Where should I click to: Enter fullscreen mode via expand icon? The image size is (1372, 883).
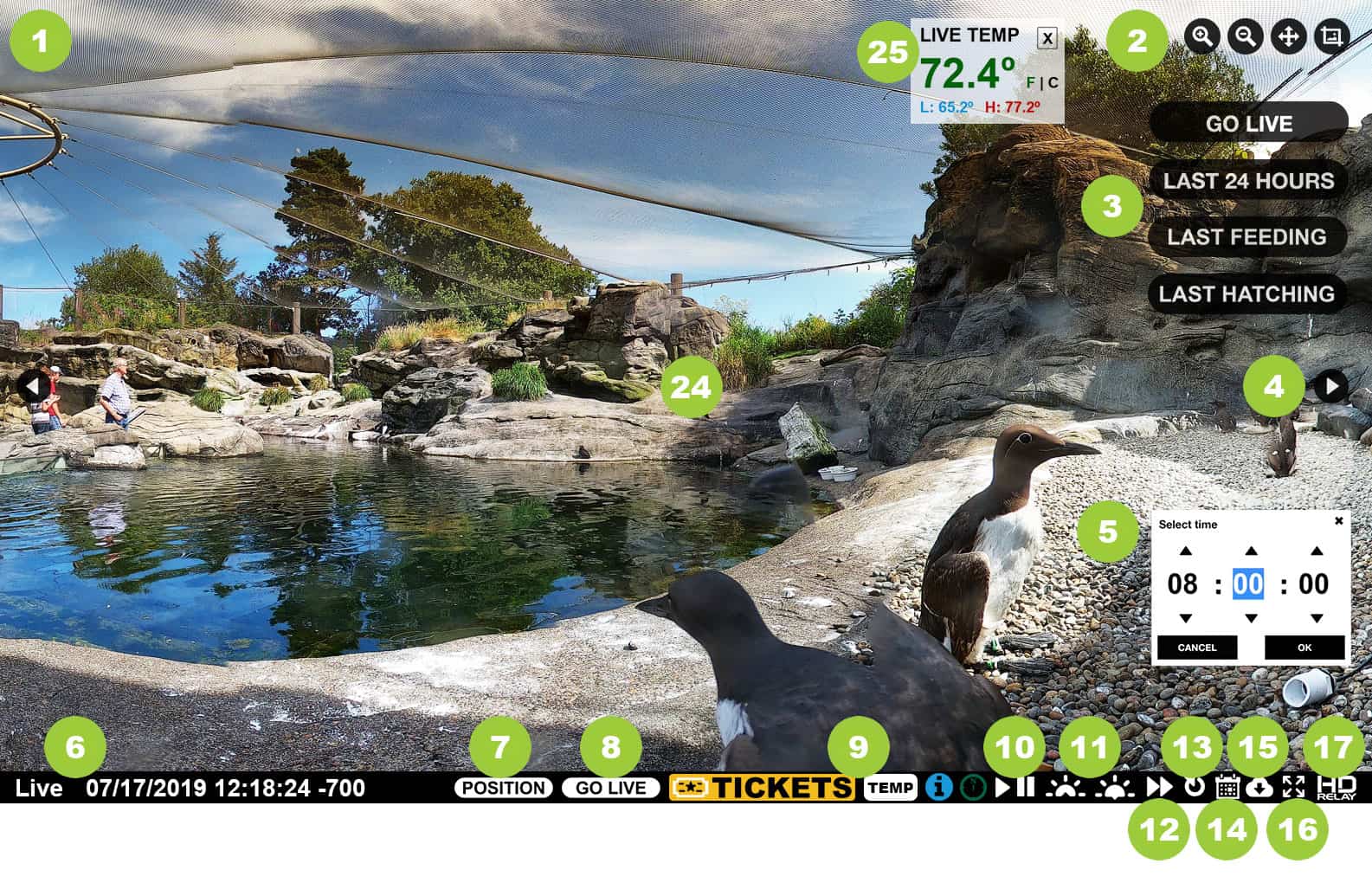point(1296,788)
